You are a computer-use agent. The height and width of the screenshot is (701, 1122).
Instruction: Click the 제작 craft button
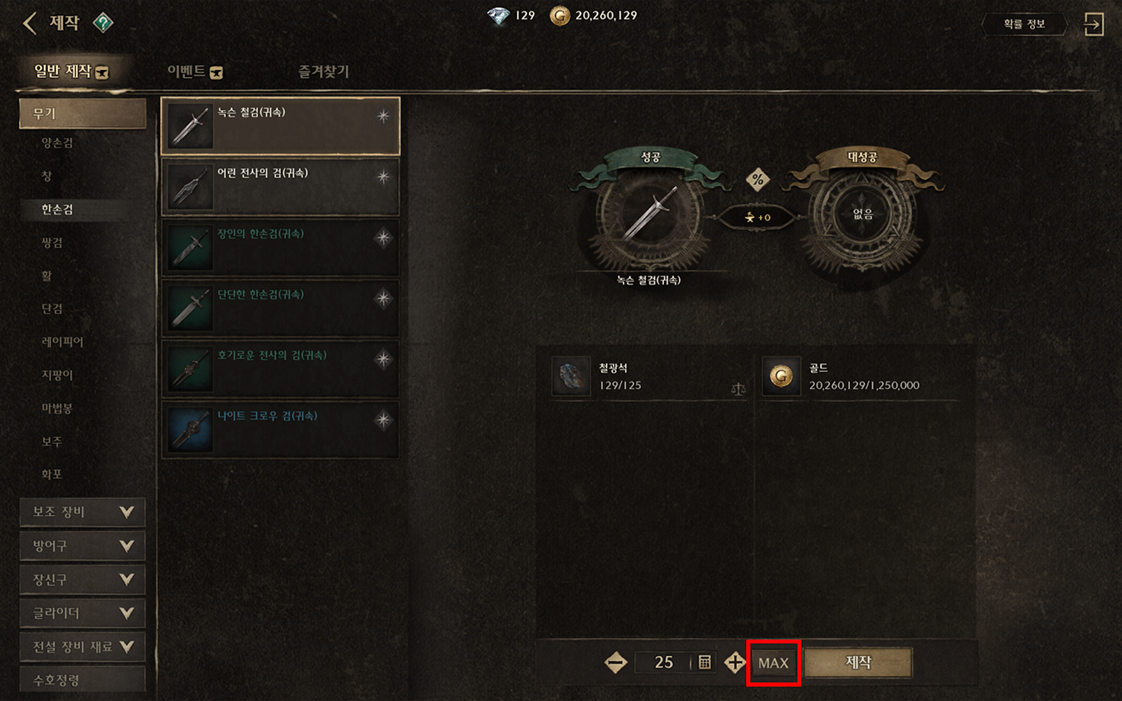click(x=858, y=662)
